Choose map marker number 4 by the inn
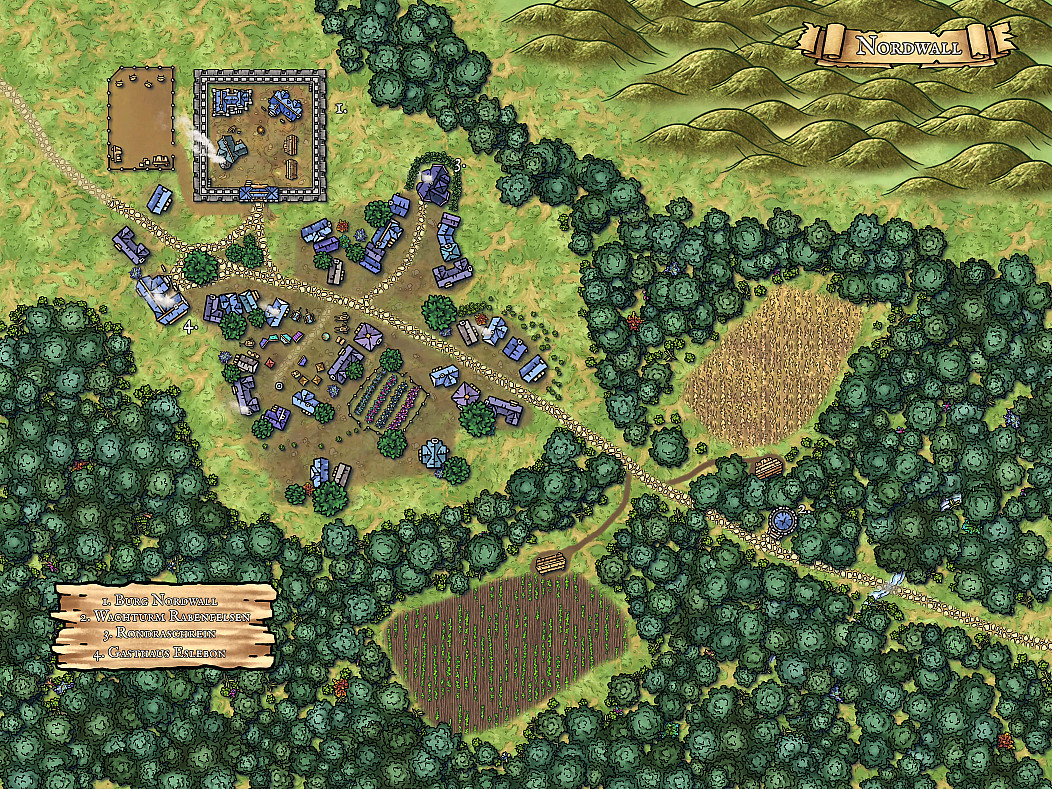Image resolution: width=1052 pixels, height=789 pixels. point(187,325)
